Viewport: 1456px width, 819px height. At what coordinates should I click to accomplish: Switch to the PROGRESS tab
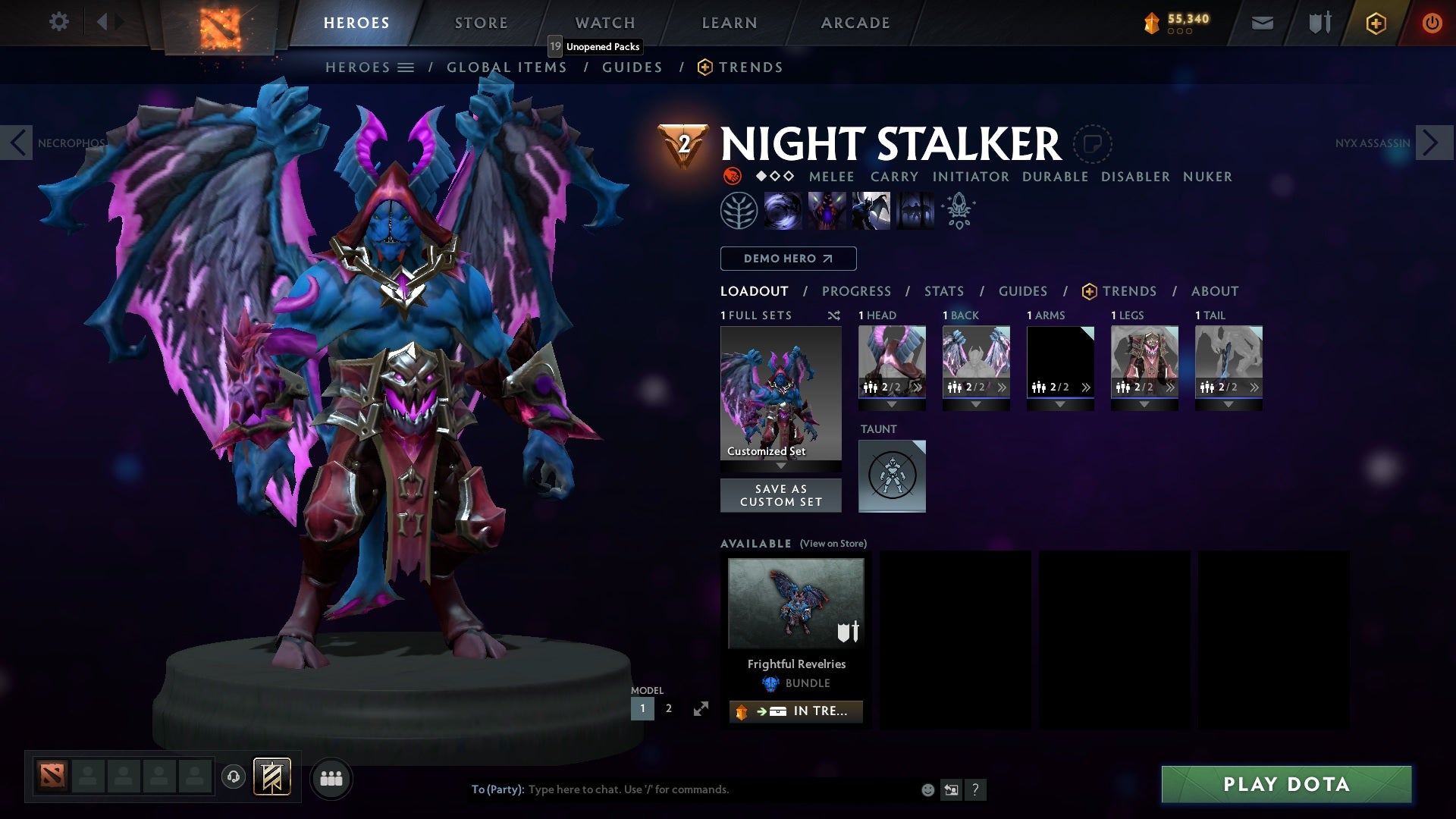(x=857, y=290)
